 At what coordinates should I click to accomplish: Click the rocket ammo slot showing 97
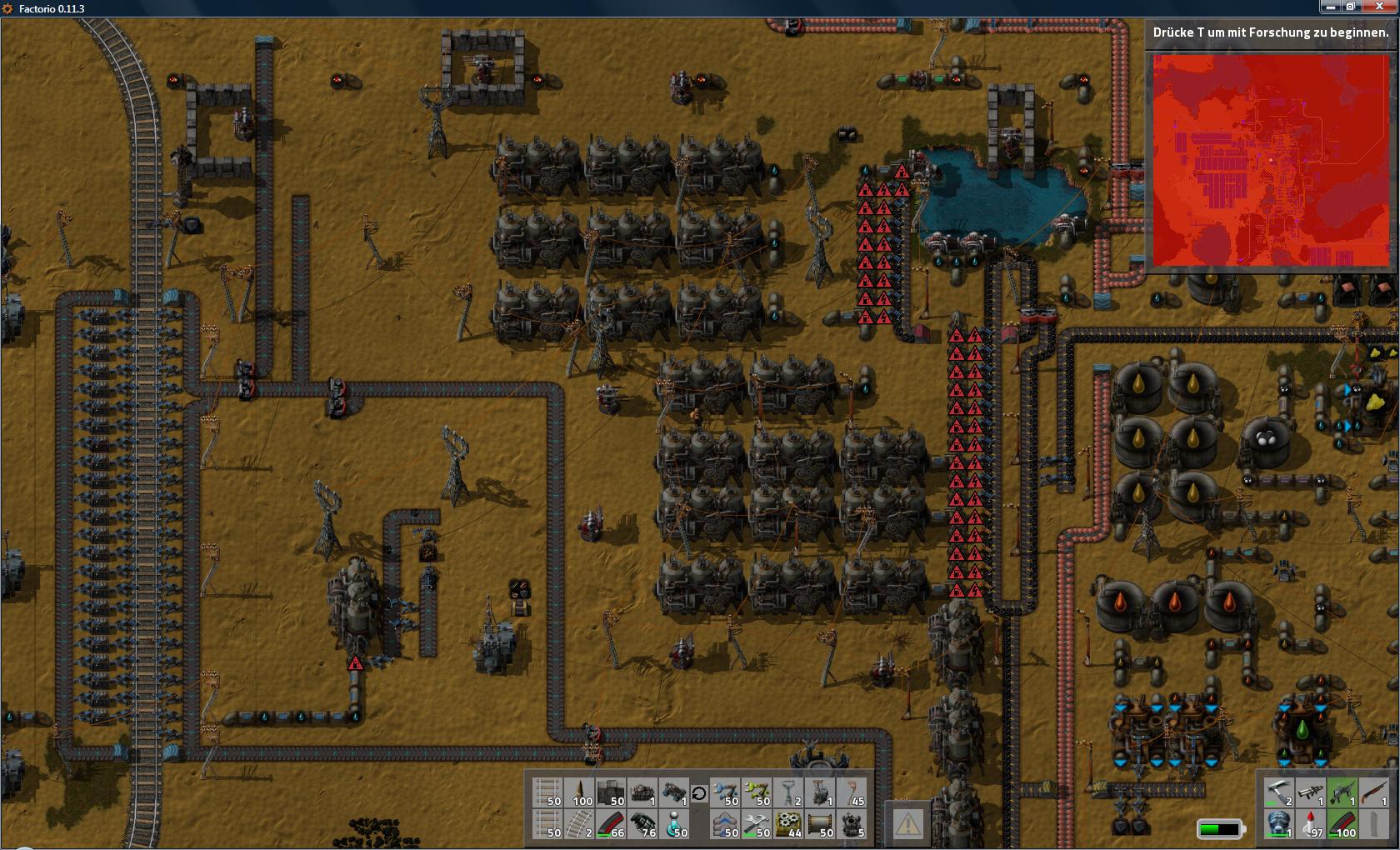click(1310, 824)
